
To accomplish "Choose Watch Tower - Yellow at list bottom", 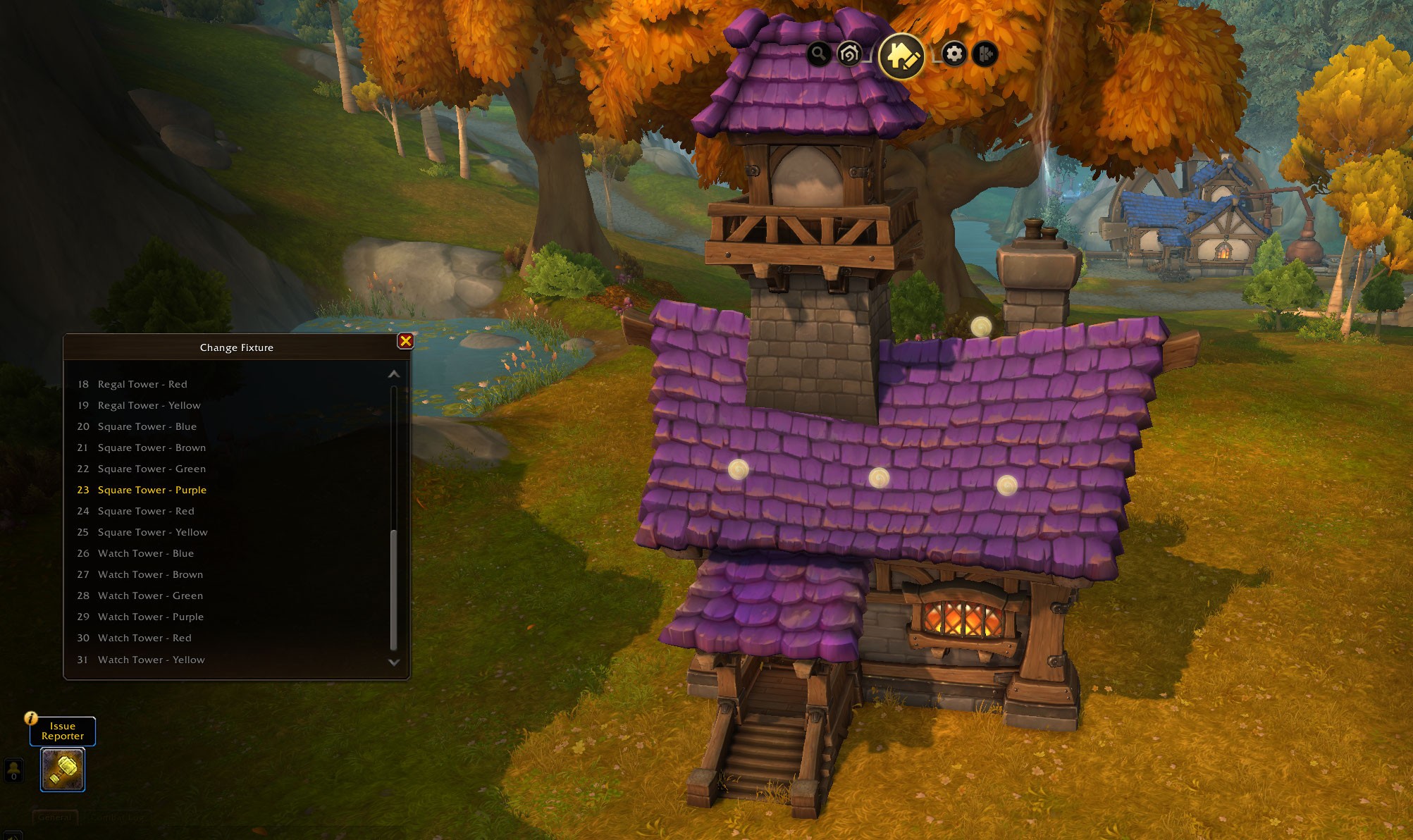I will click(x=151, y=660).
